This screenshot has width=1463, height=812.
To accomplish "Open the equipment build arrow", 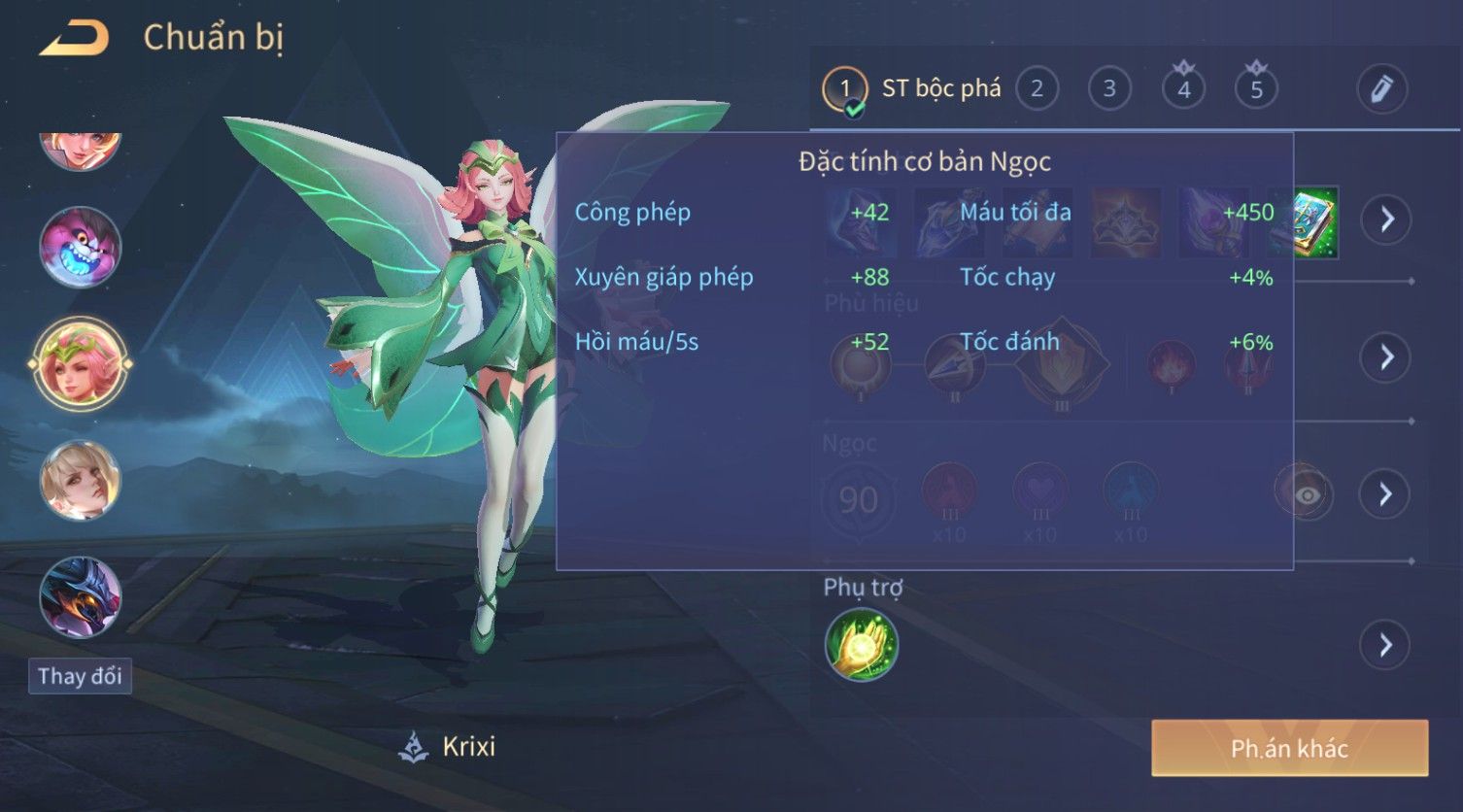I will point(1386,220).
